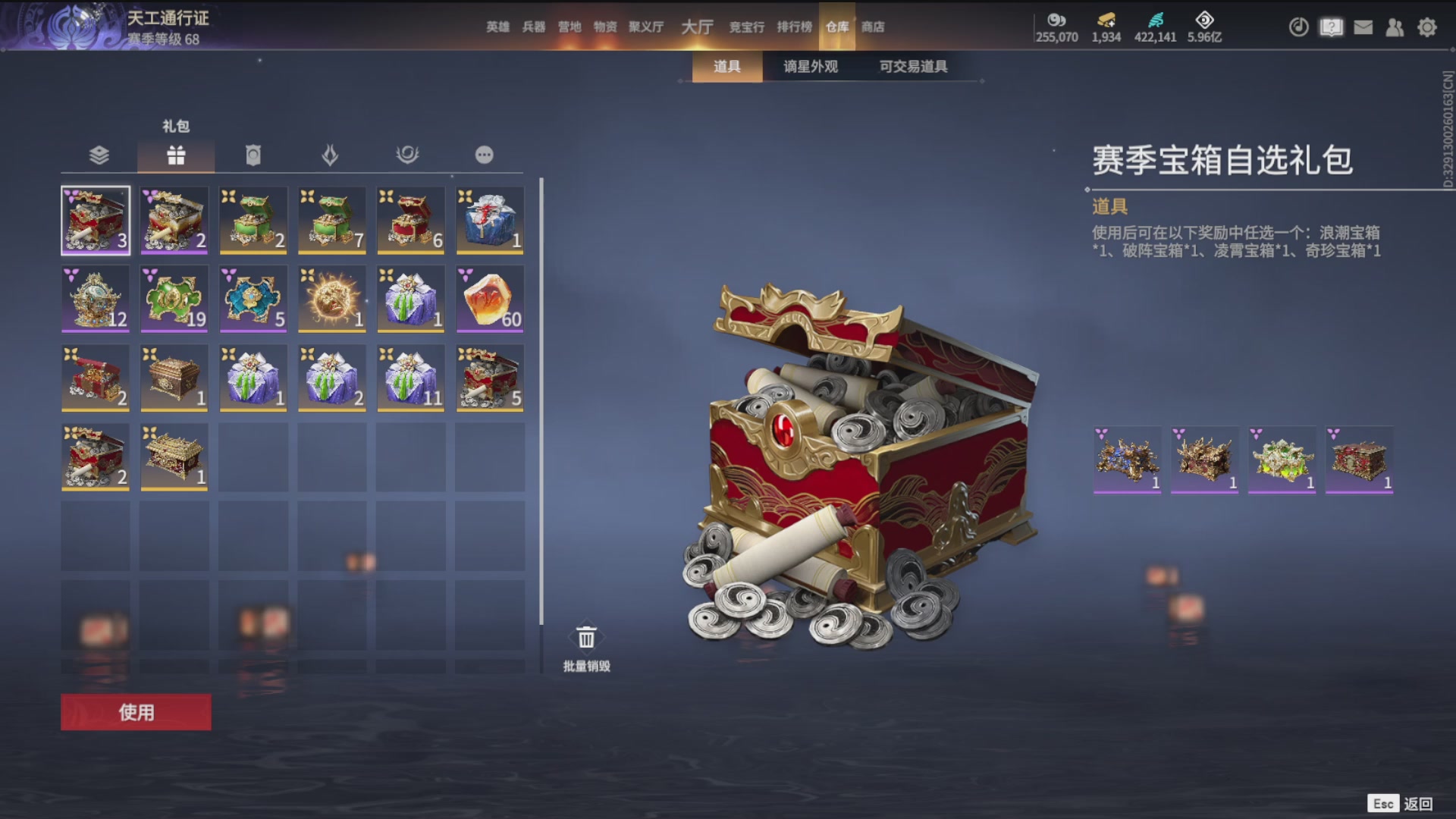Open the ellipsis category icon
This screenshot has width=1456, height=819.
click(485, 155)
